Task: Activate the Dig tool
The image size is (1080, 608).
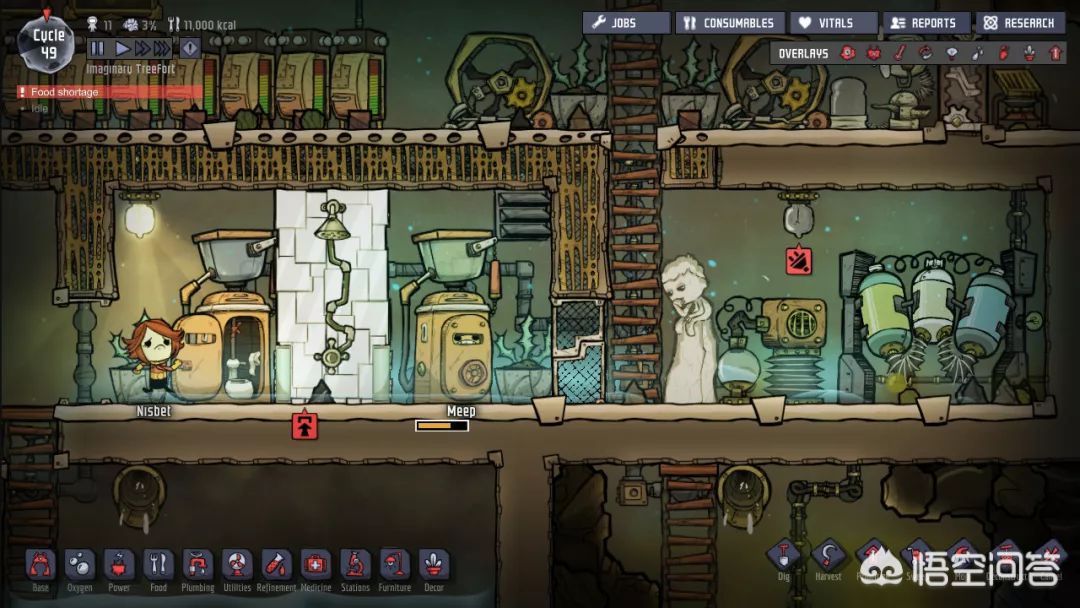Action: pos(783,557)
